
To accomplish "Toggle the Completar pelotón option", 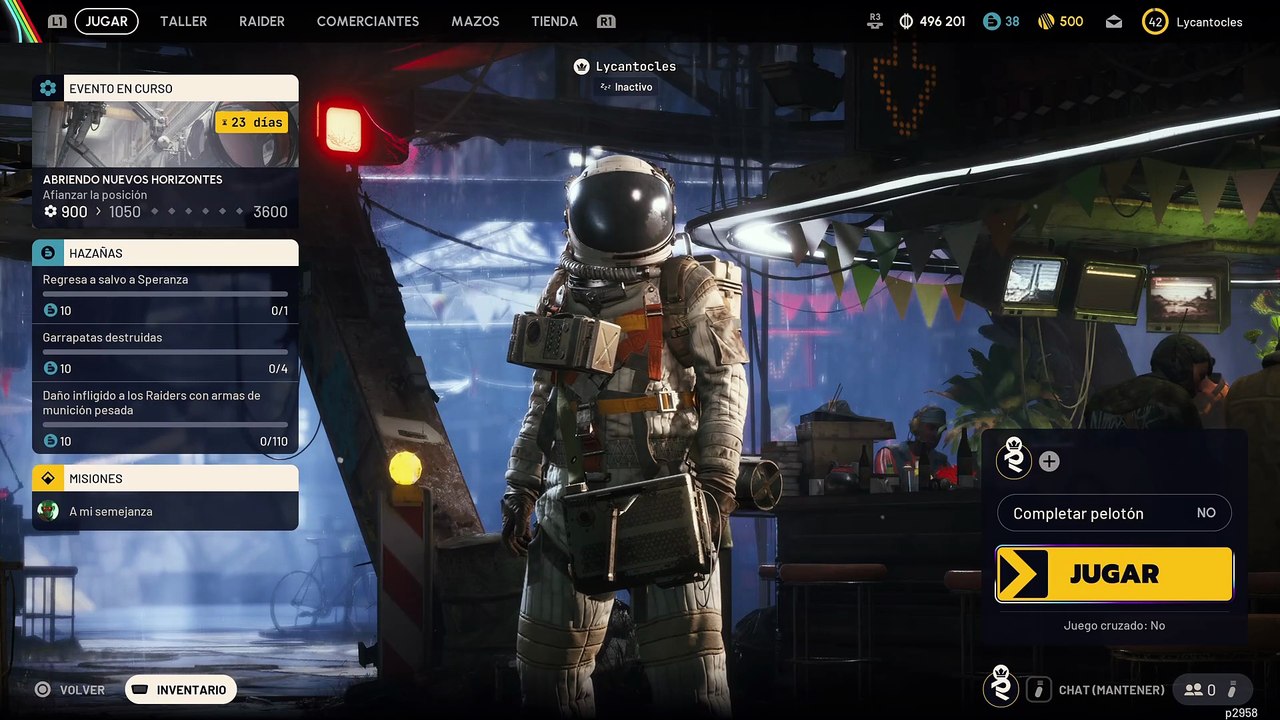I will pyautogui.click(x=1114, y=513).
